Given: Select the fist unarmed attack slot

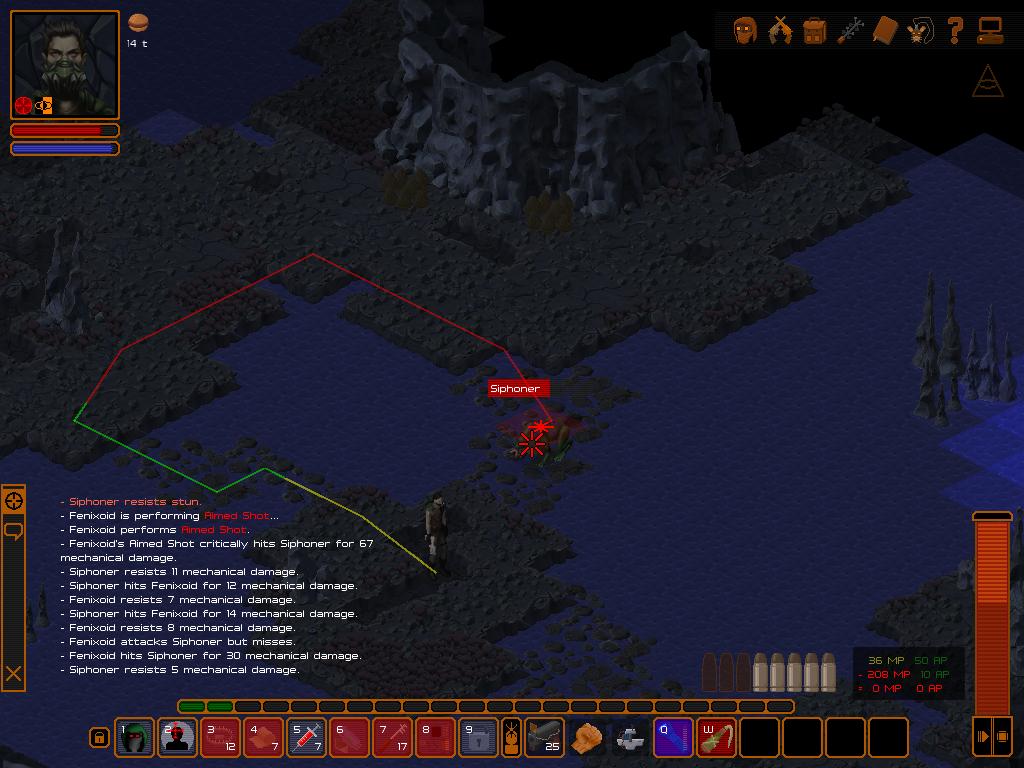Looking at the screenshot, I should [x=588, y=738].
